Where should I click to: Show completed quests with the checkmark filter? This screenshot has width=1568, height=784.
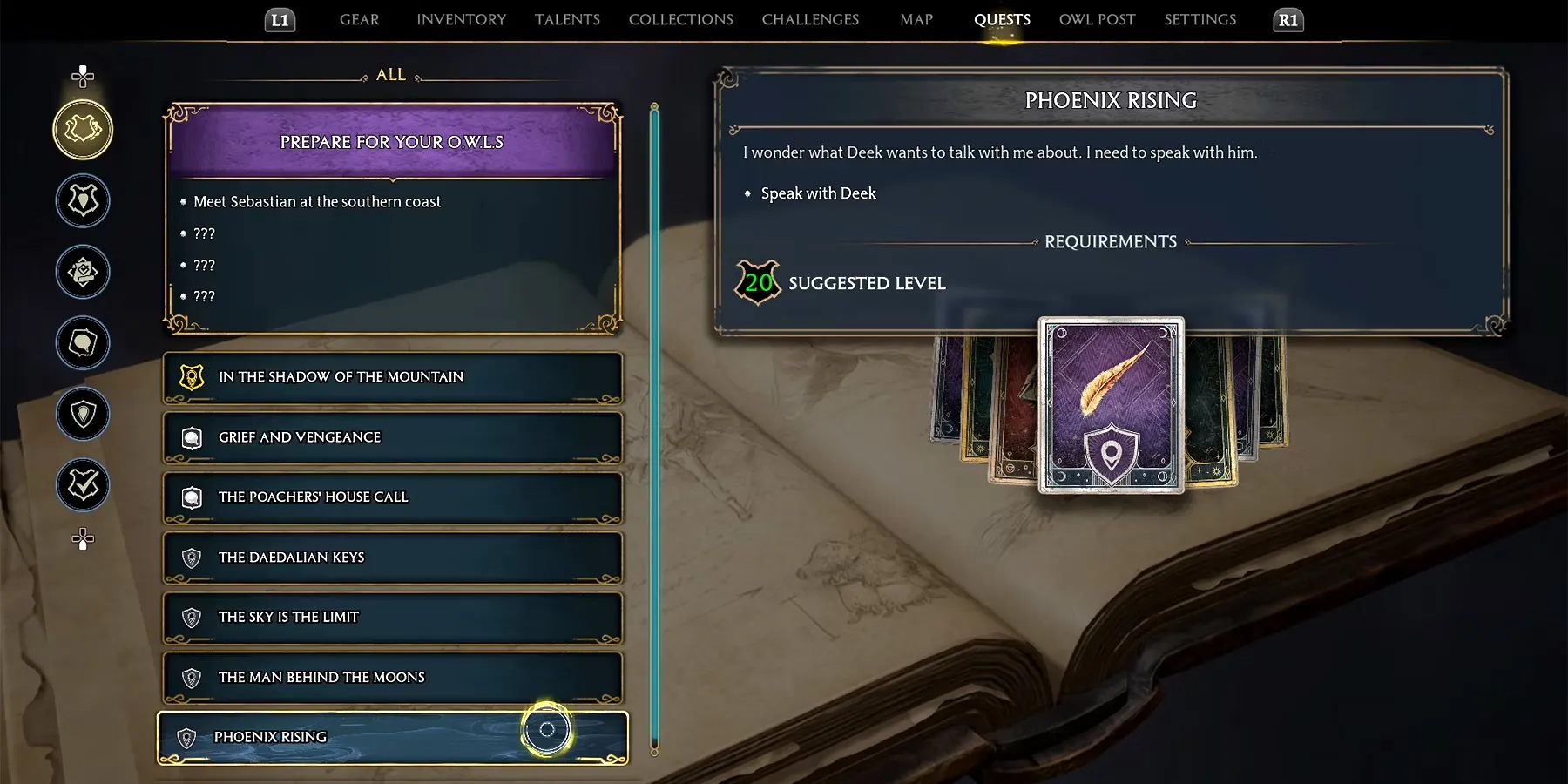pos(83,484)
